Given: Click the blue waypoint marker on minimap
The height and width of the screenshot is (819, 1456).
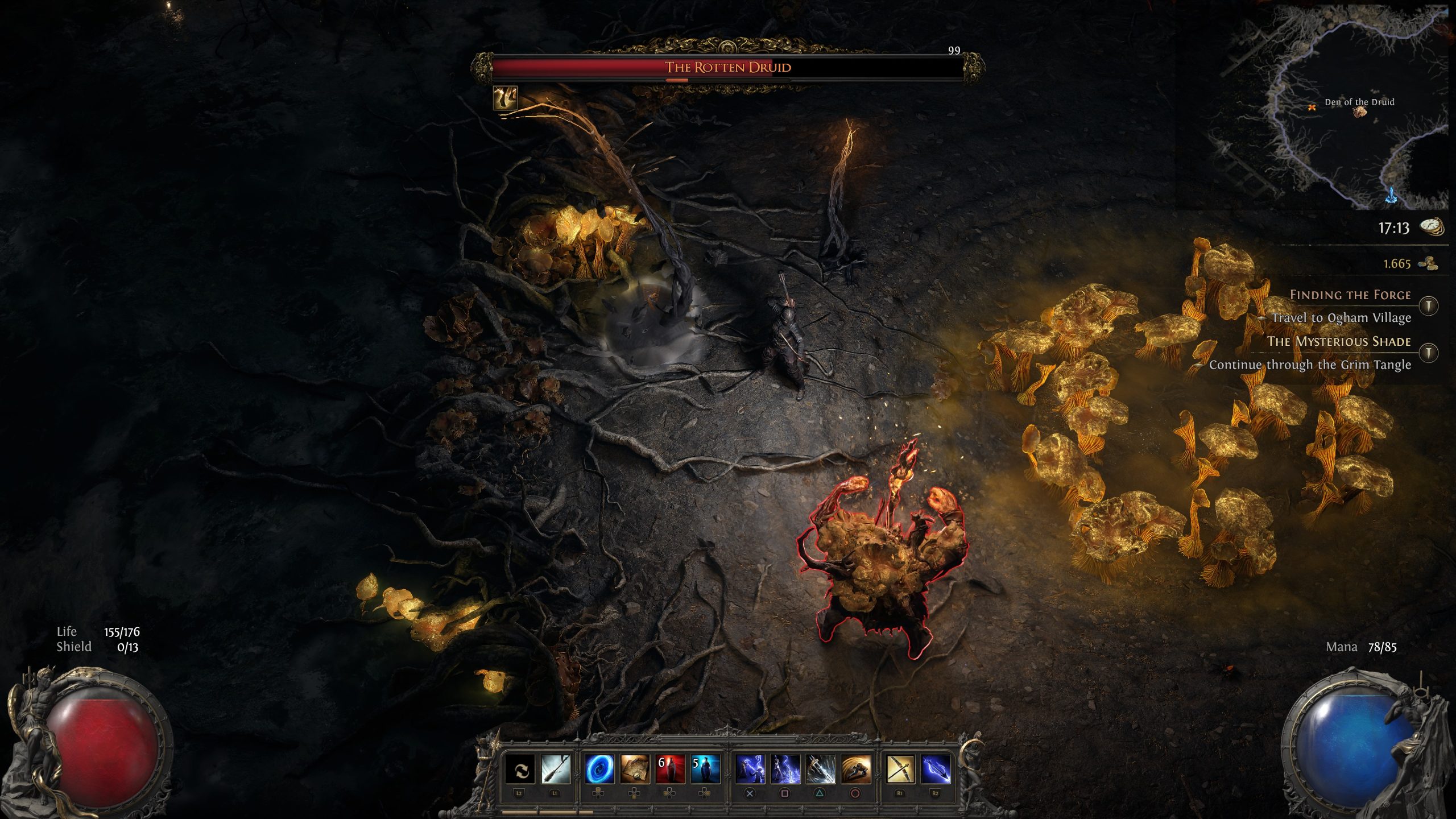Looking at the screenshot, I should click(x=1392, y=195).
